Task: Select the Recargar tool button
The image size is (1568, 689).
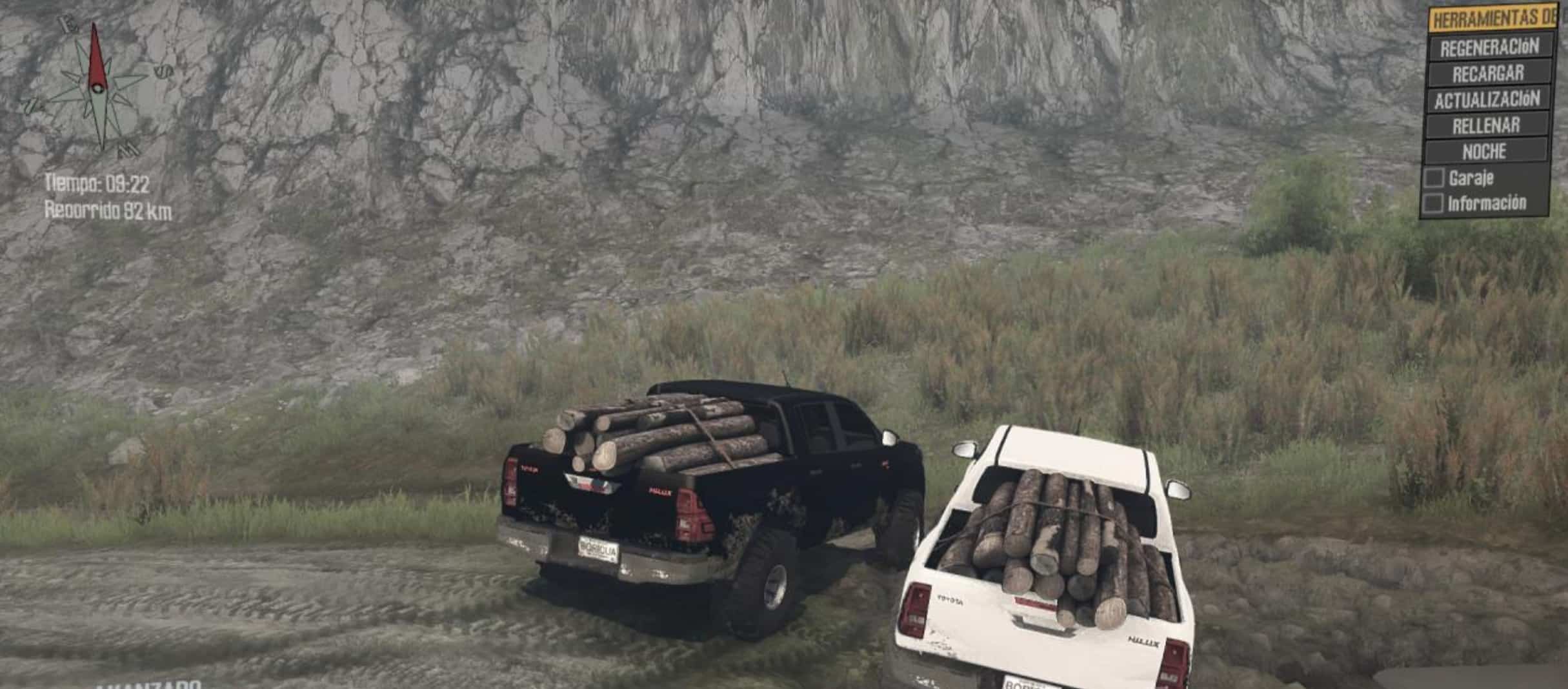Action: (1488, 74)
